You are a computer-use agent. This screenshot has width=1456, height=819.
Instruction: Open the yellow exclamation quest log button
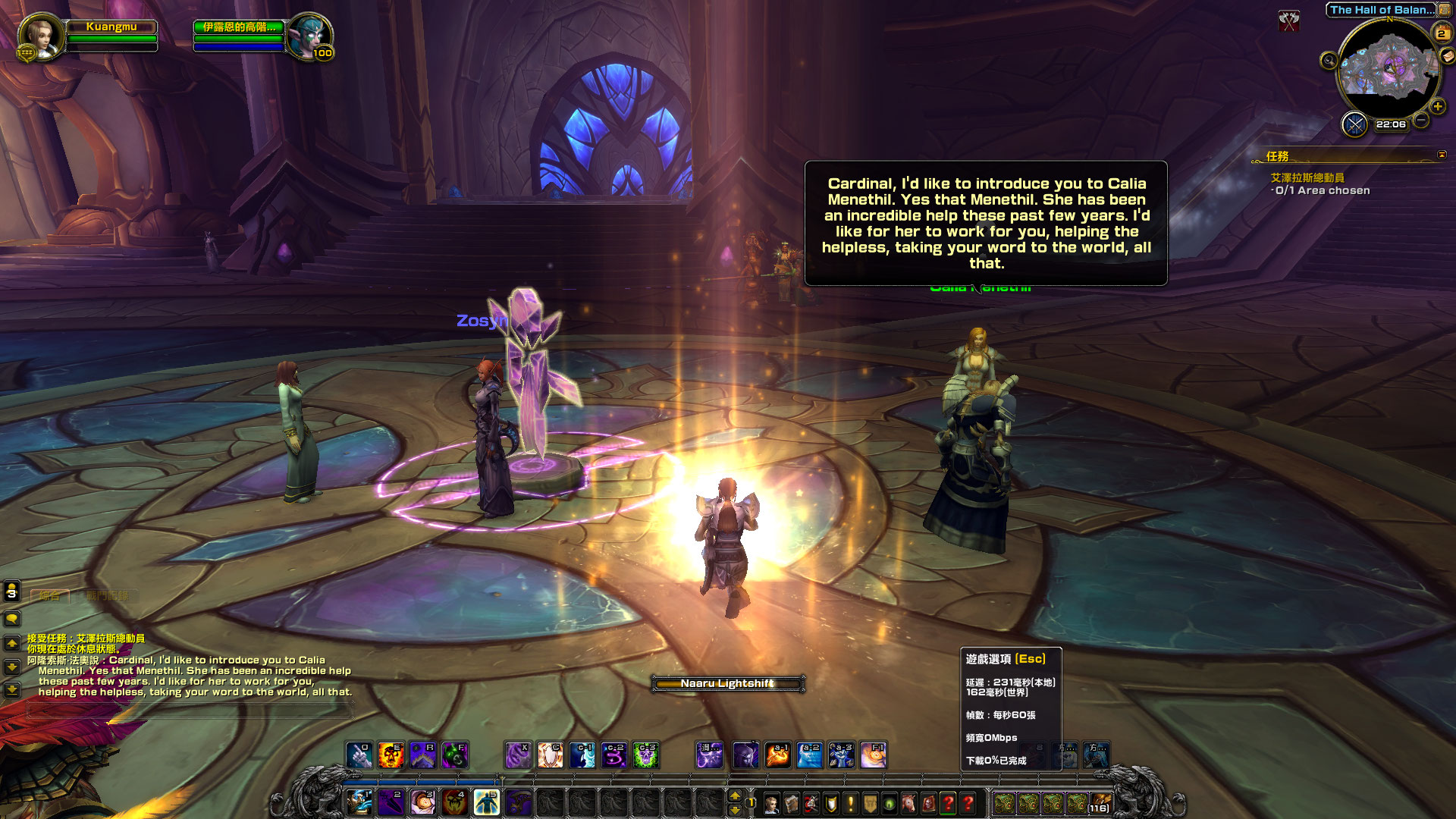(x=851, y=803)
